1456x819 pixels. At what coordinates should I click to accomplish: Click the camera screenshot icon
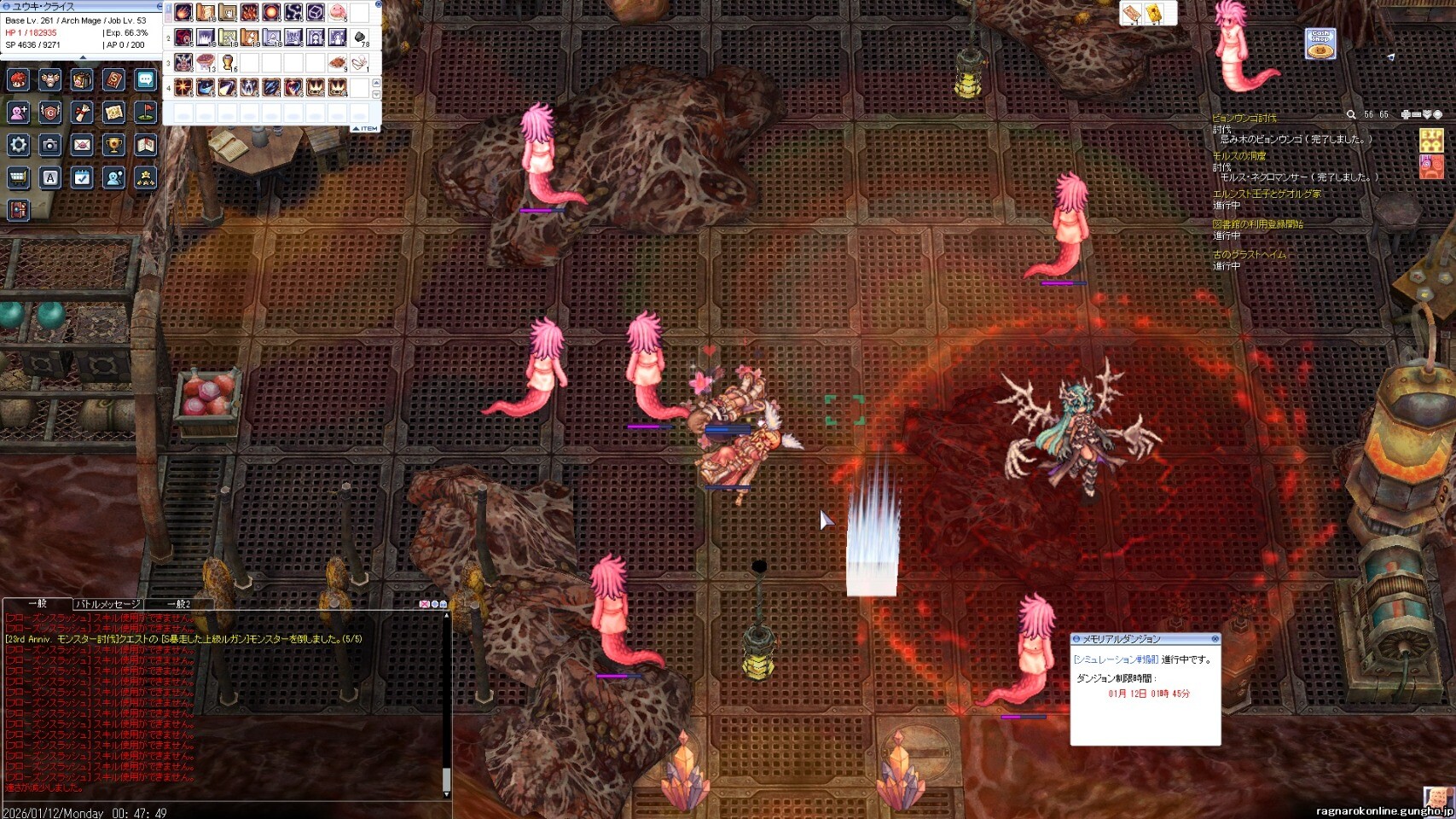click(x=50, y=145)
